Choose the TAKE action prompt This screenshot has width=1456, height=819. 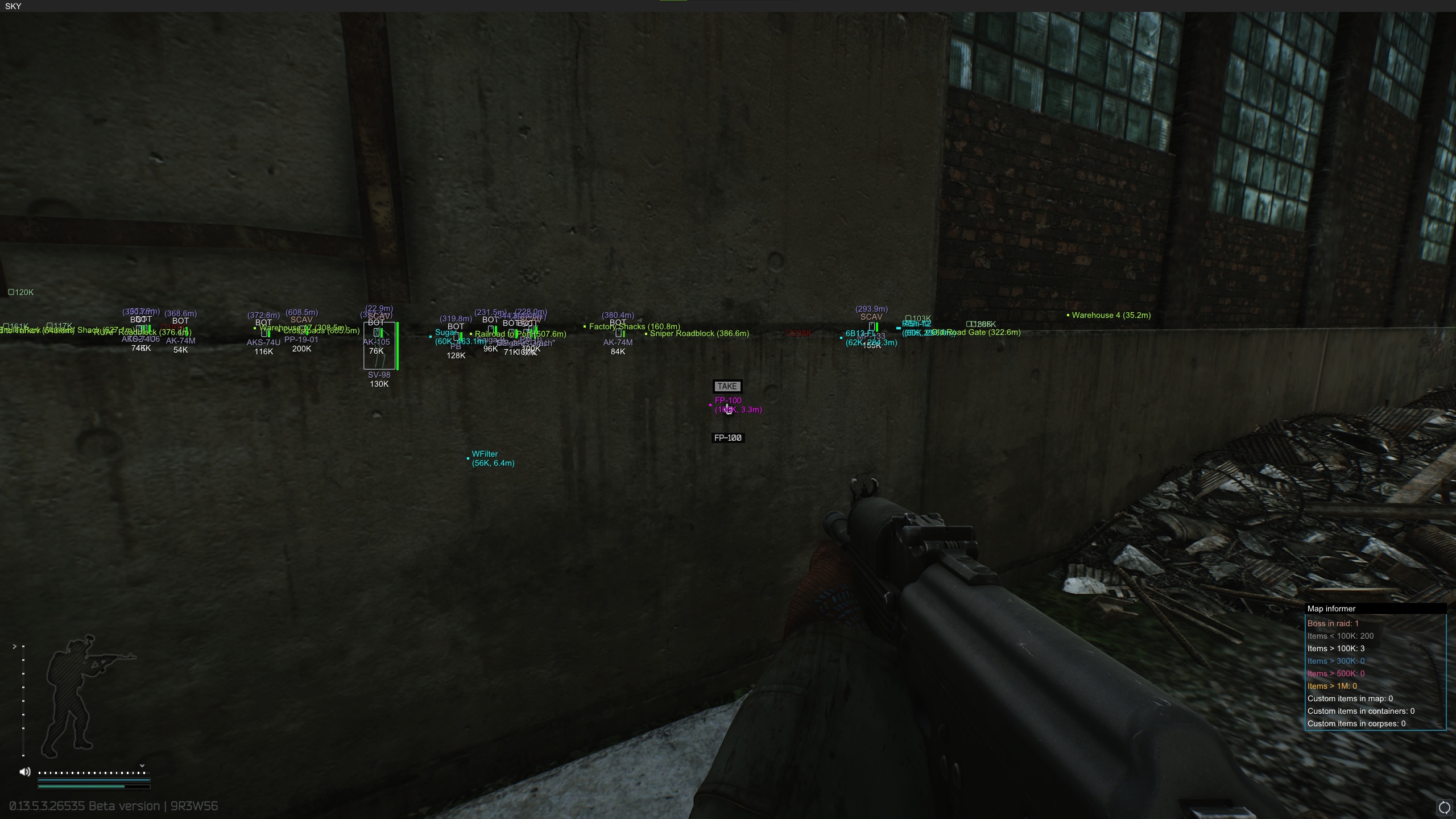tap(727, 387)
